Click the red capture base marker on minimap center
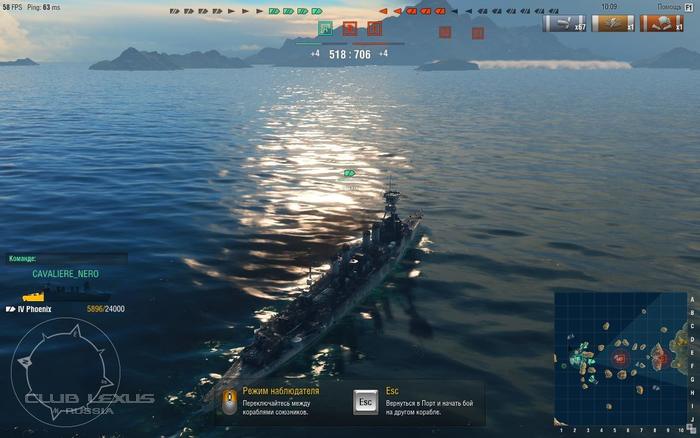 point(620,357)
